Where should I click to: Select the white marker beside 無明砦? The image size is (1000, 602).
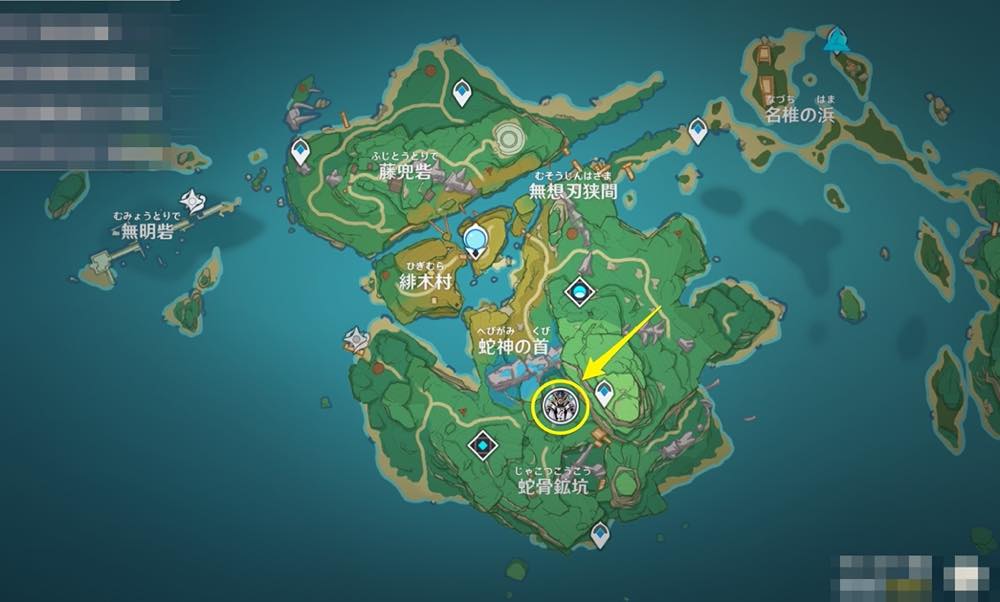[191, 202]
